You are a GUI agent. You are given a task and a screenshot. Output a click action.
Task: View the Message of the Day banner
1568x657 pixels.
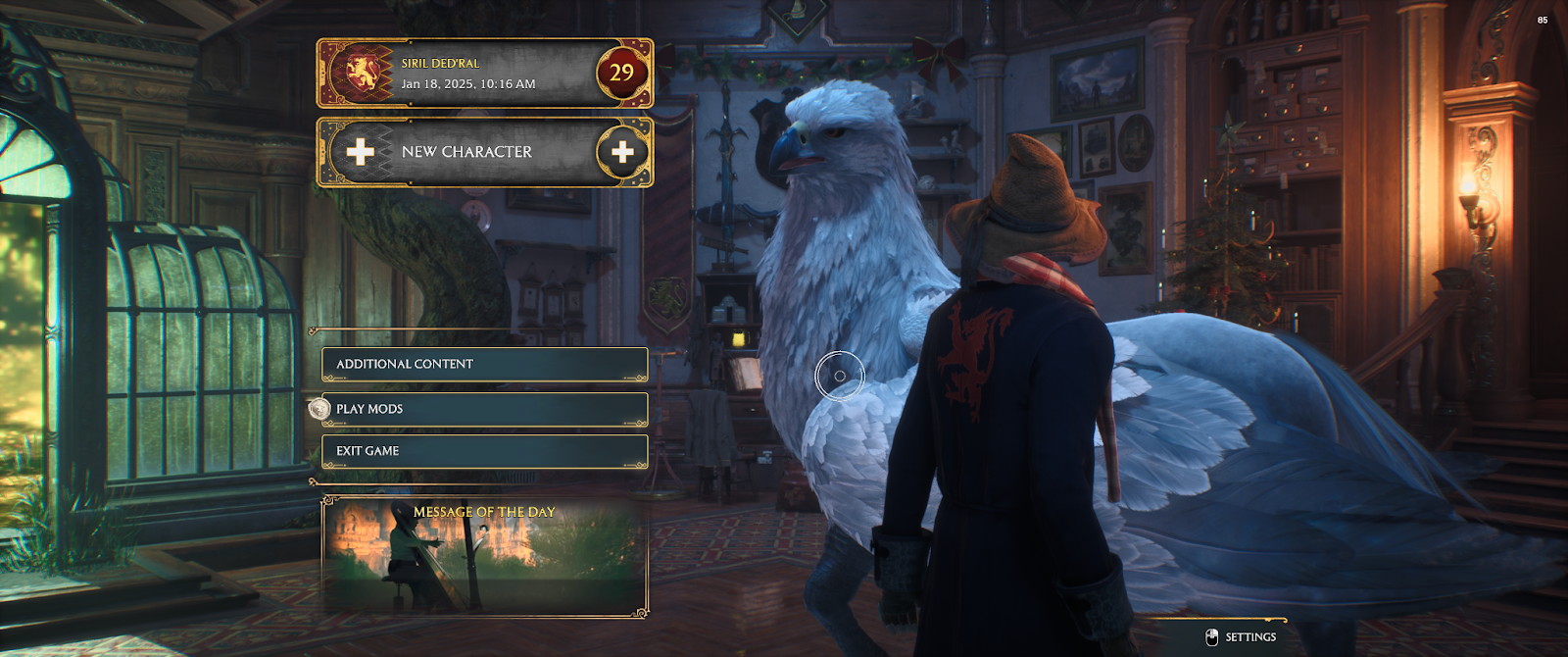[x=484, y=557]
